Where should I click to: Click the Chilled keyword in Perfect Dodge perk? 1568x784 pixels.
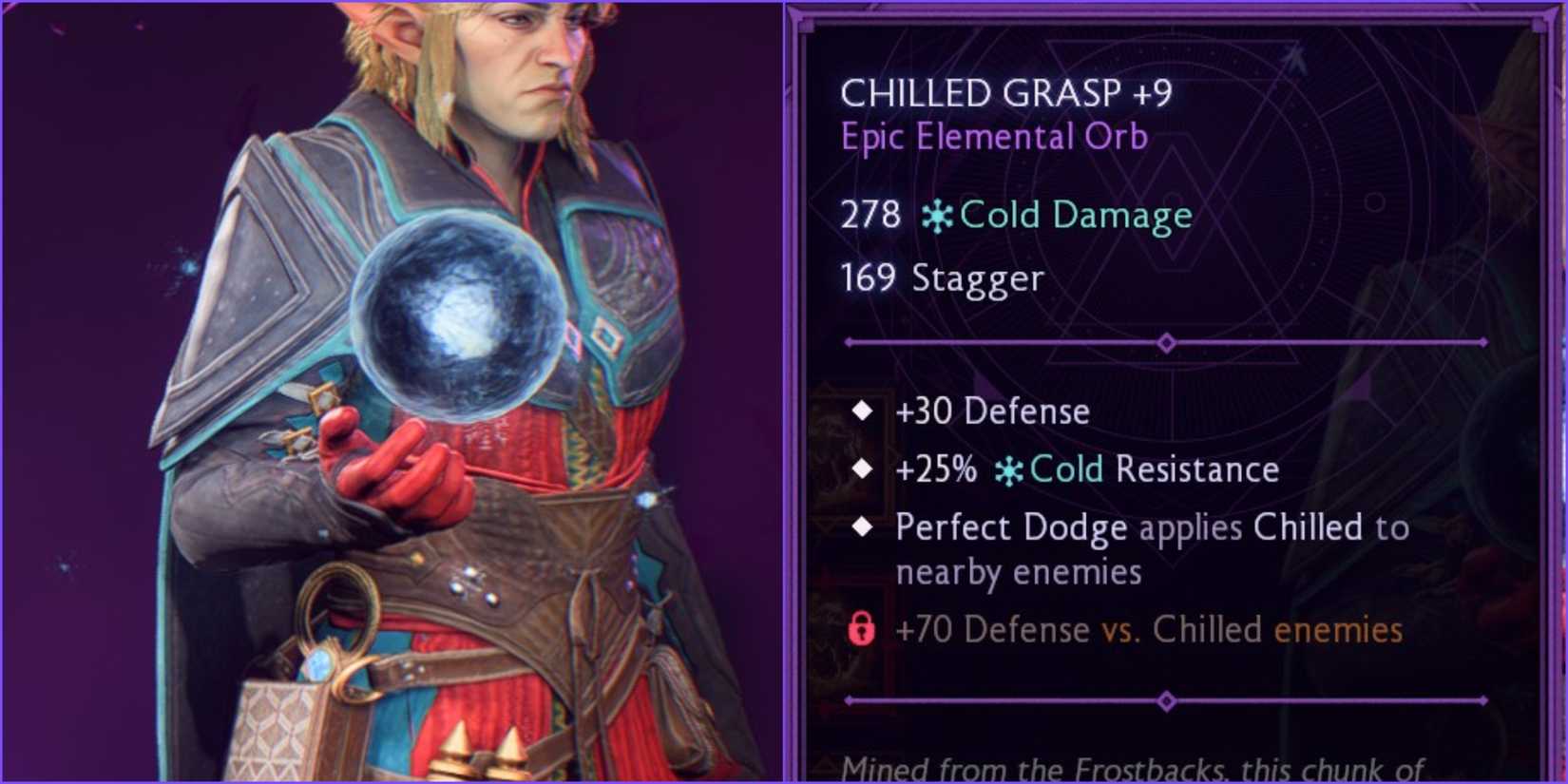pyautogui.click(x=1306, y=527)
